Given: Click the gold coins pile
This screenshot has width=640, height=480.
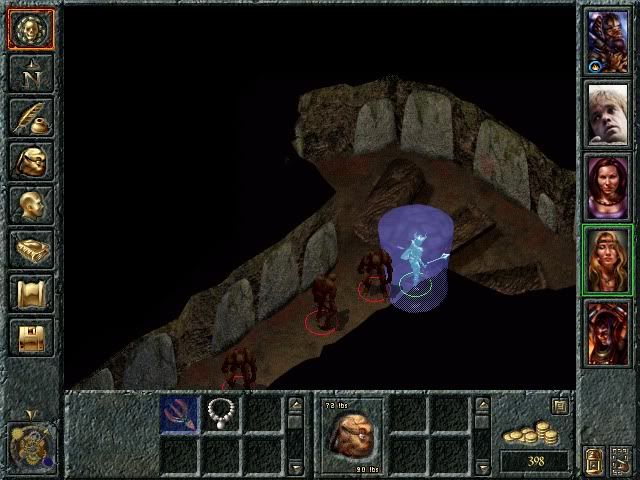Looking at the screenshot, I should point(532,435).
